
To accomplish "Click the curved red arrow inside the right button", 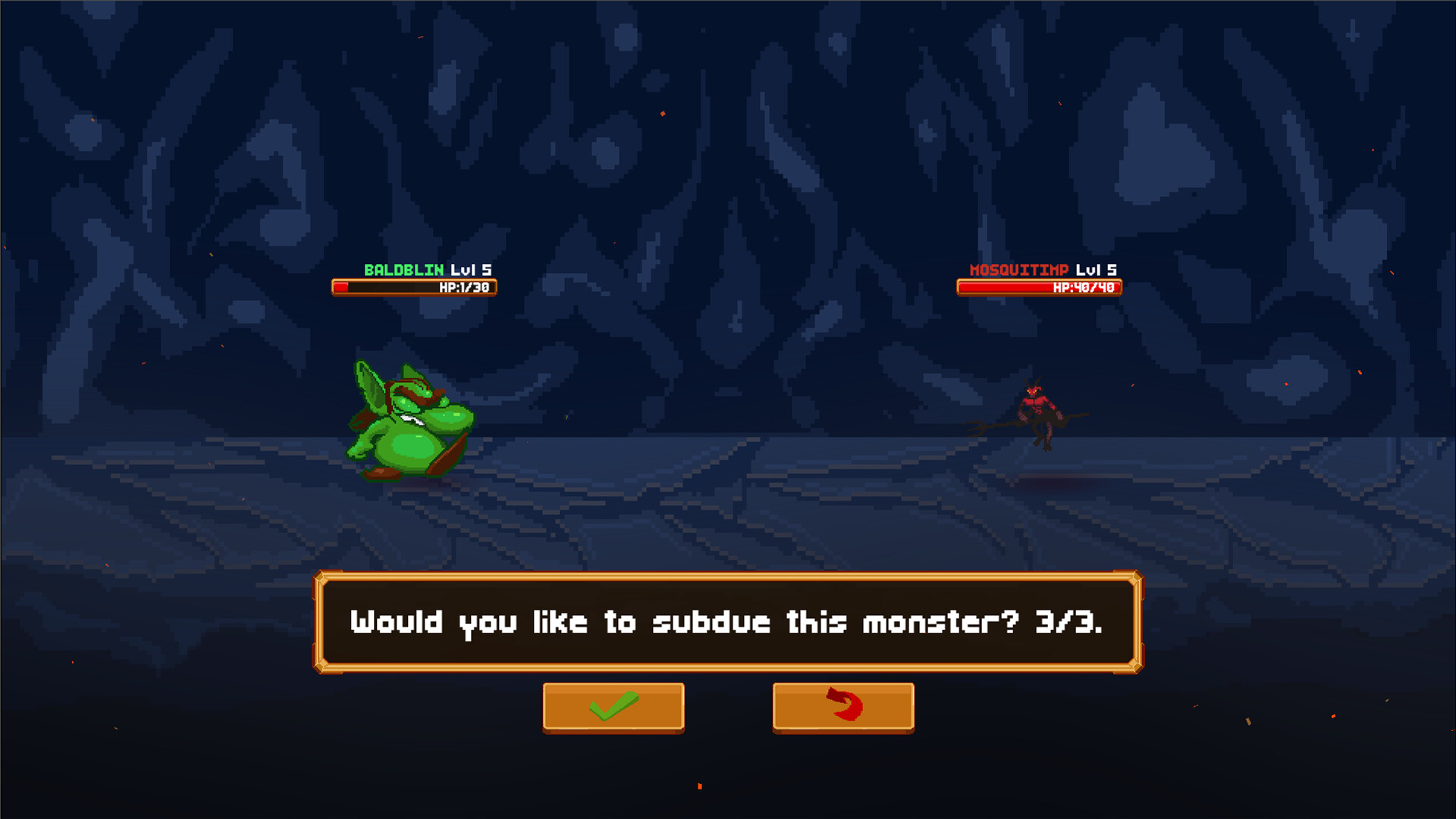I will [843, 705].
